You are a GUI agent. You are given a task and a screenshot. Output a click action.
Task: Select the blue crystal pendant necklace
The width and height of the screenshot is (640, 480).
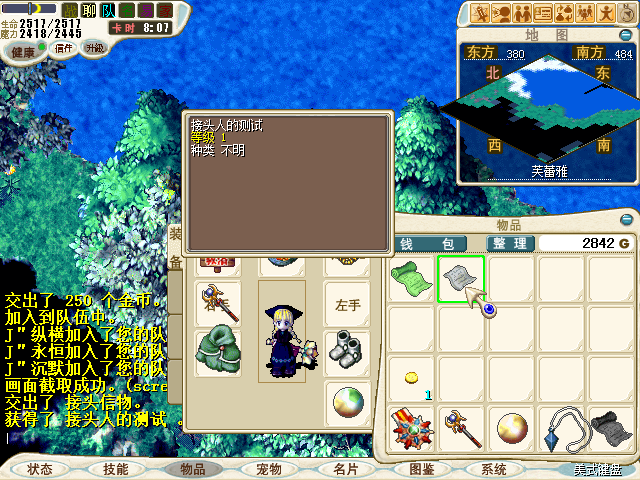click(x=559, y=428)
